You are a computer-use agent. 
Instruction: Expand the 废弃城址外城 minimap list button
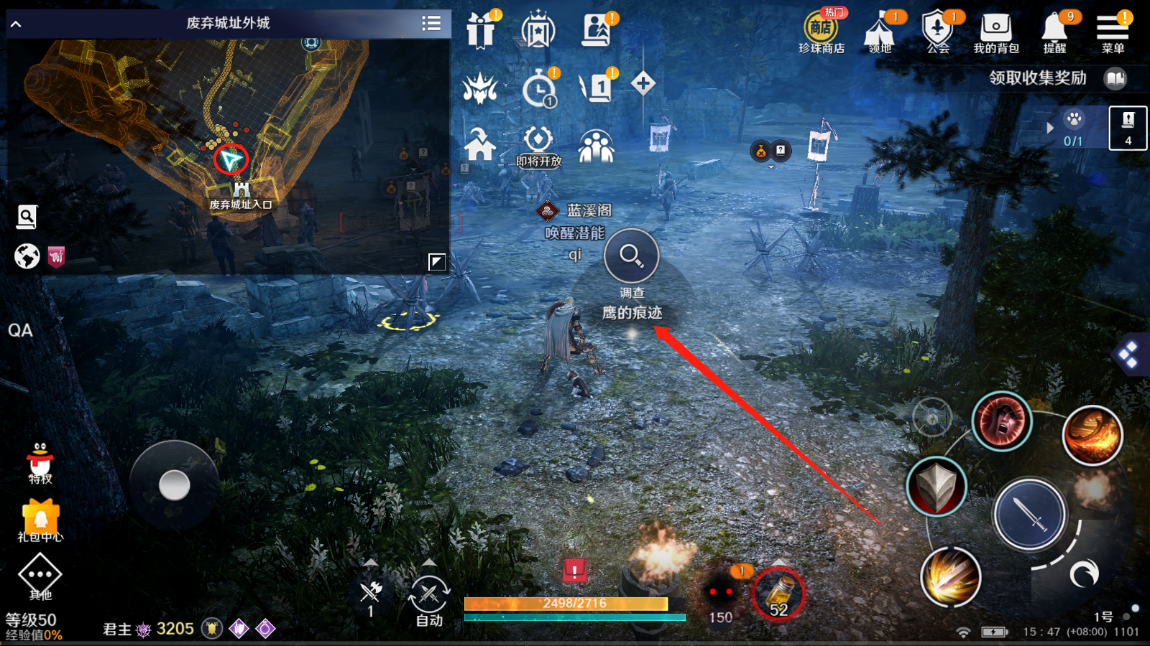pyautogui.click(x=431, y=23)
